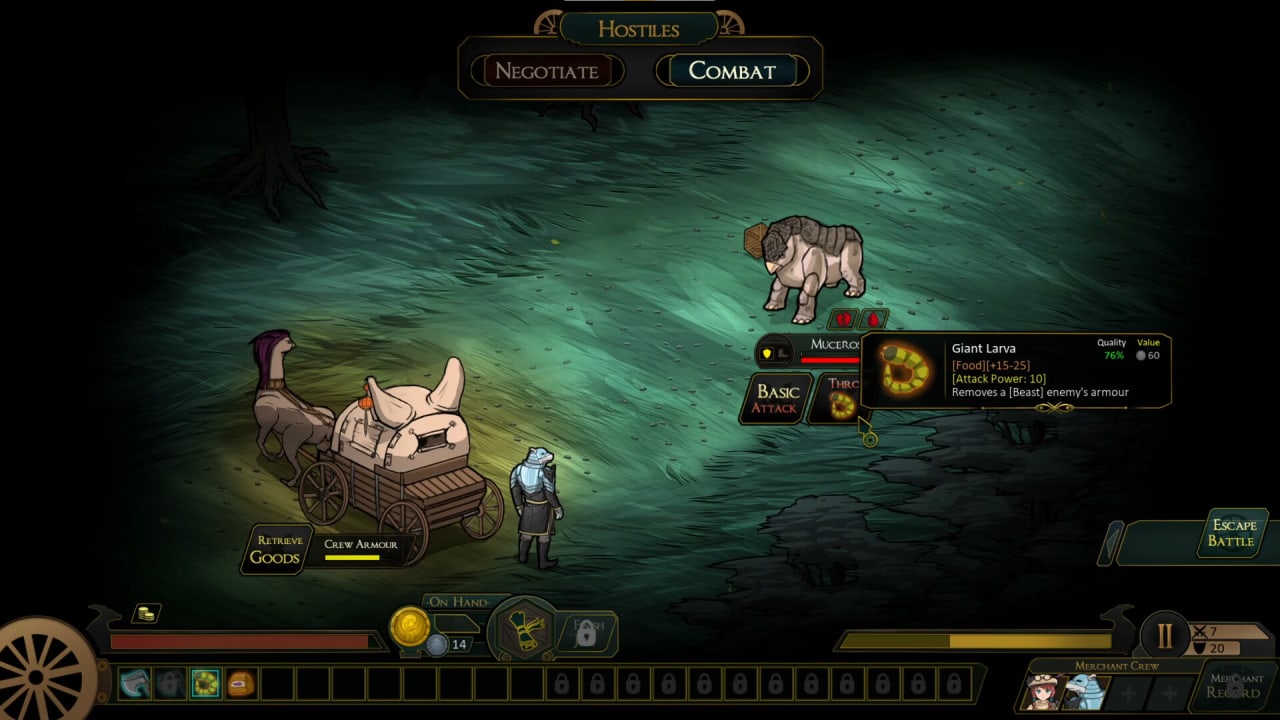Pause the game with the pause button
This screenshot has height=720, width=1280.
click(1164, 636)
